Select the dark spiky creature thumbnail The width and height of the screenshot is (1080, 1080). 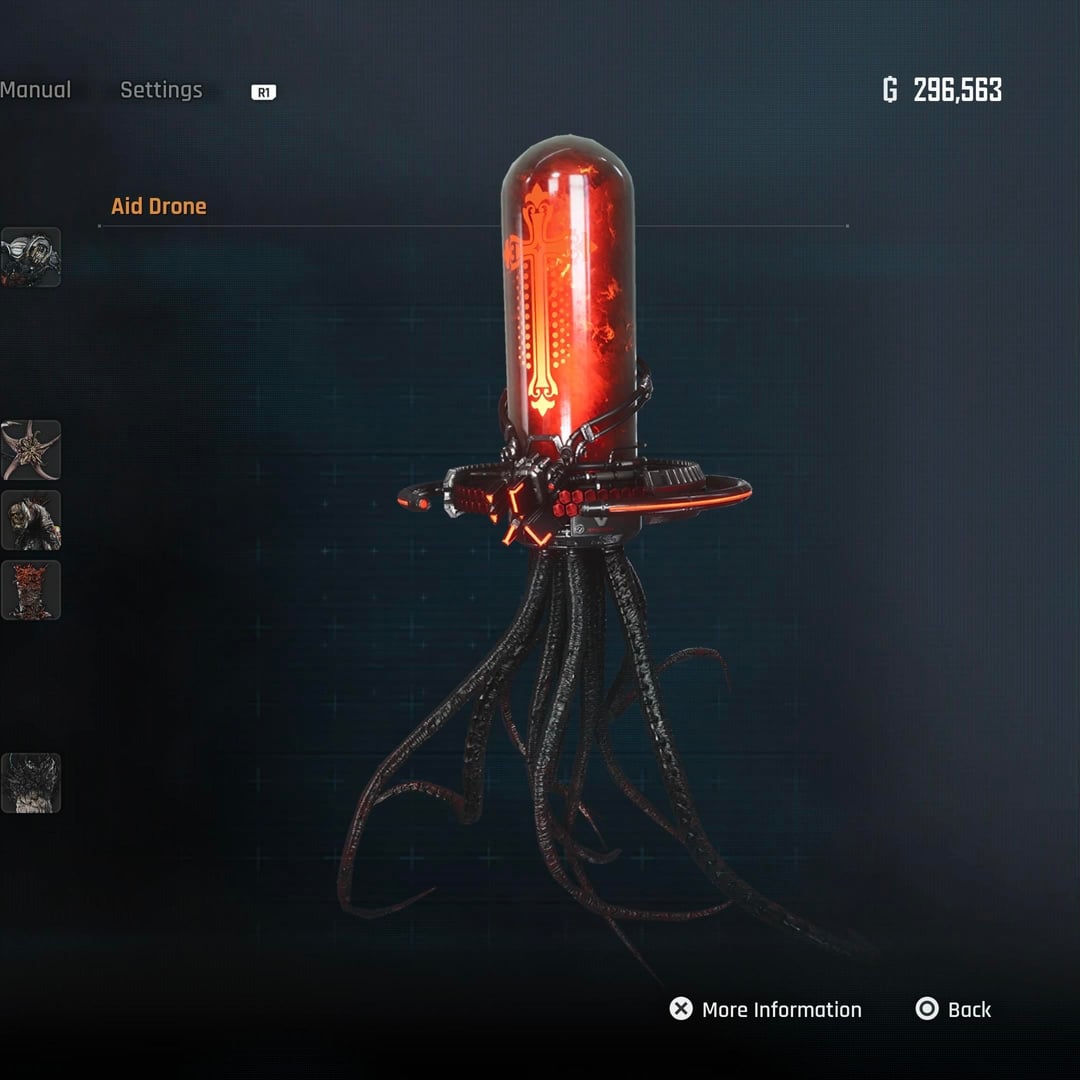point(31,783)
